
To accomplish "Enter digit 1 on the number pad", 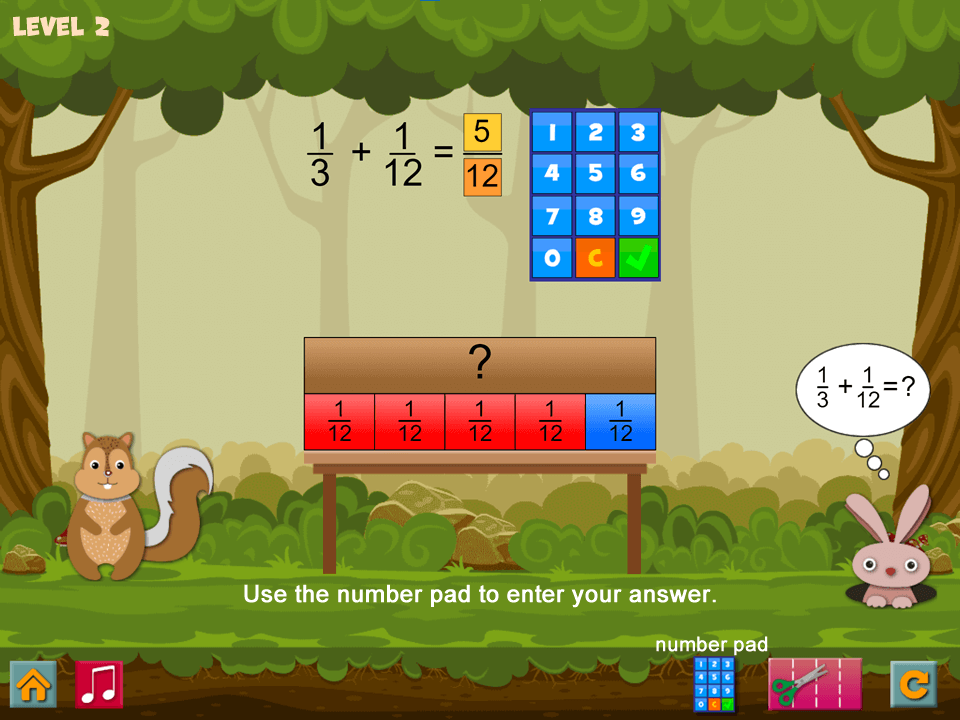I will [x=552, y=132].
